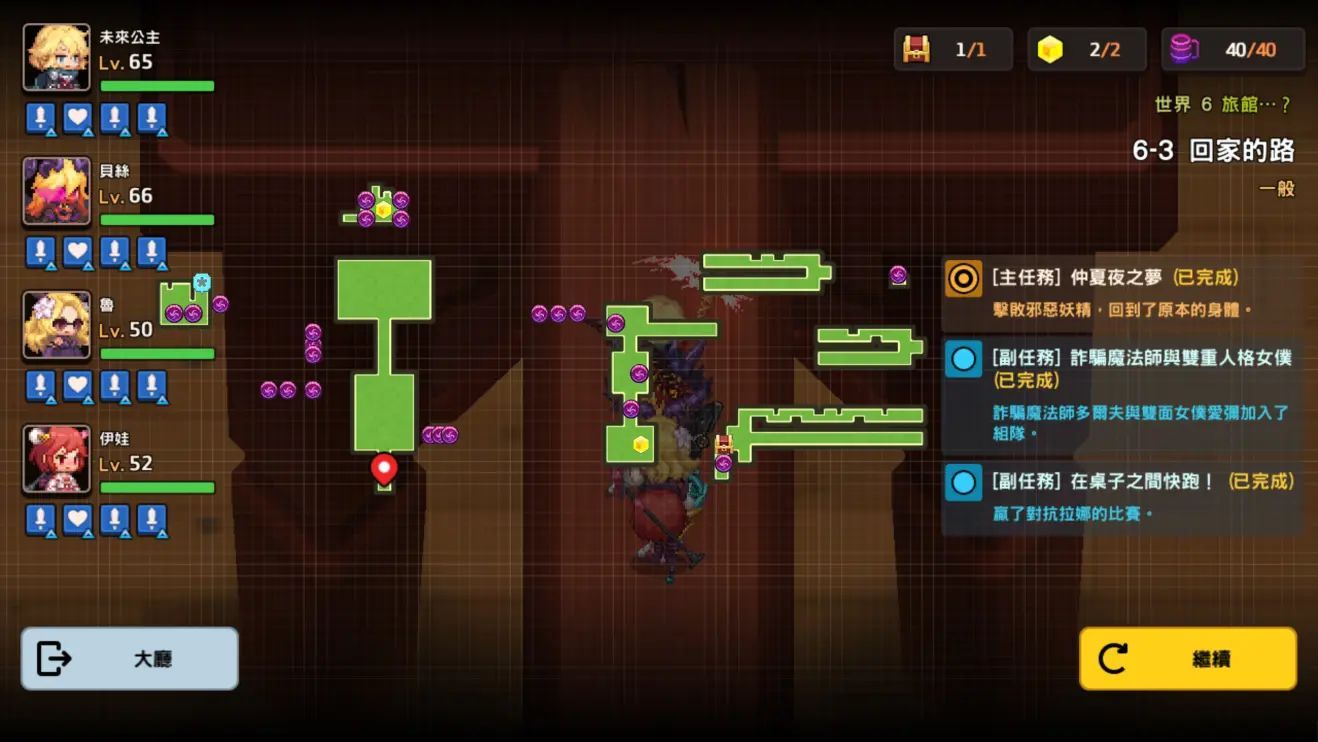Select 伊娃 character portrait
1318x742 pixels.
(57, 459)
